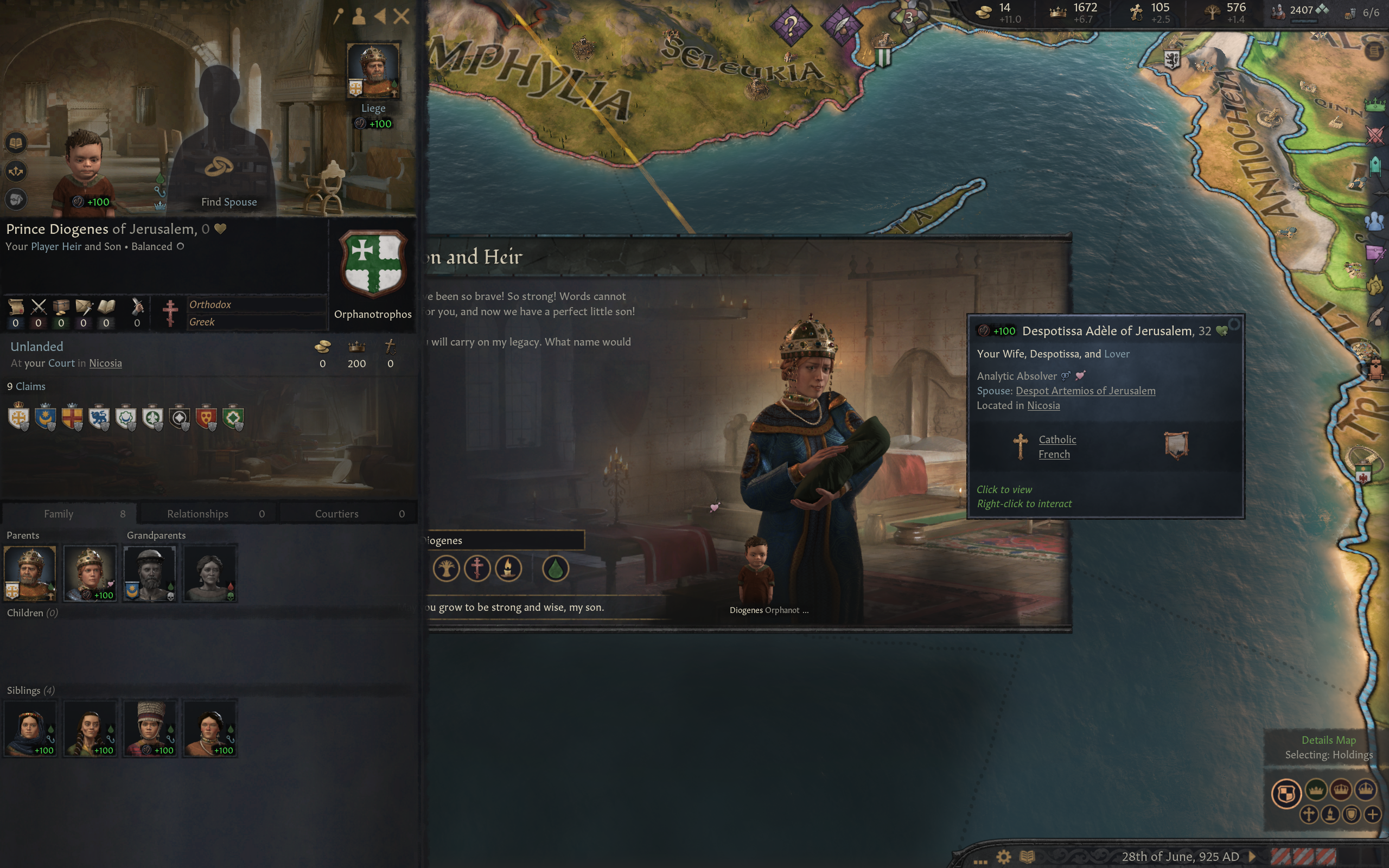Open the game settings gear icon
The height and width of the screenshot is (868, 1389).
click(1003, 857)
